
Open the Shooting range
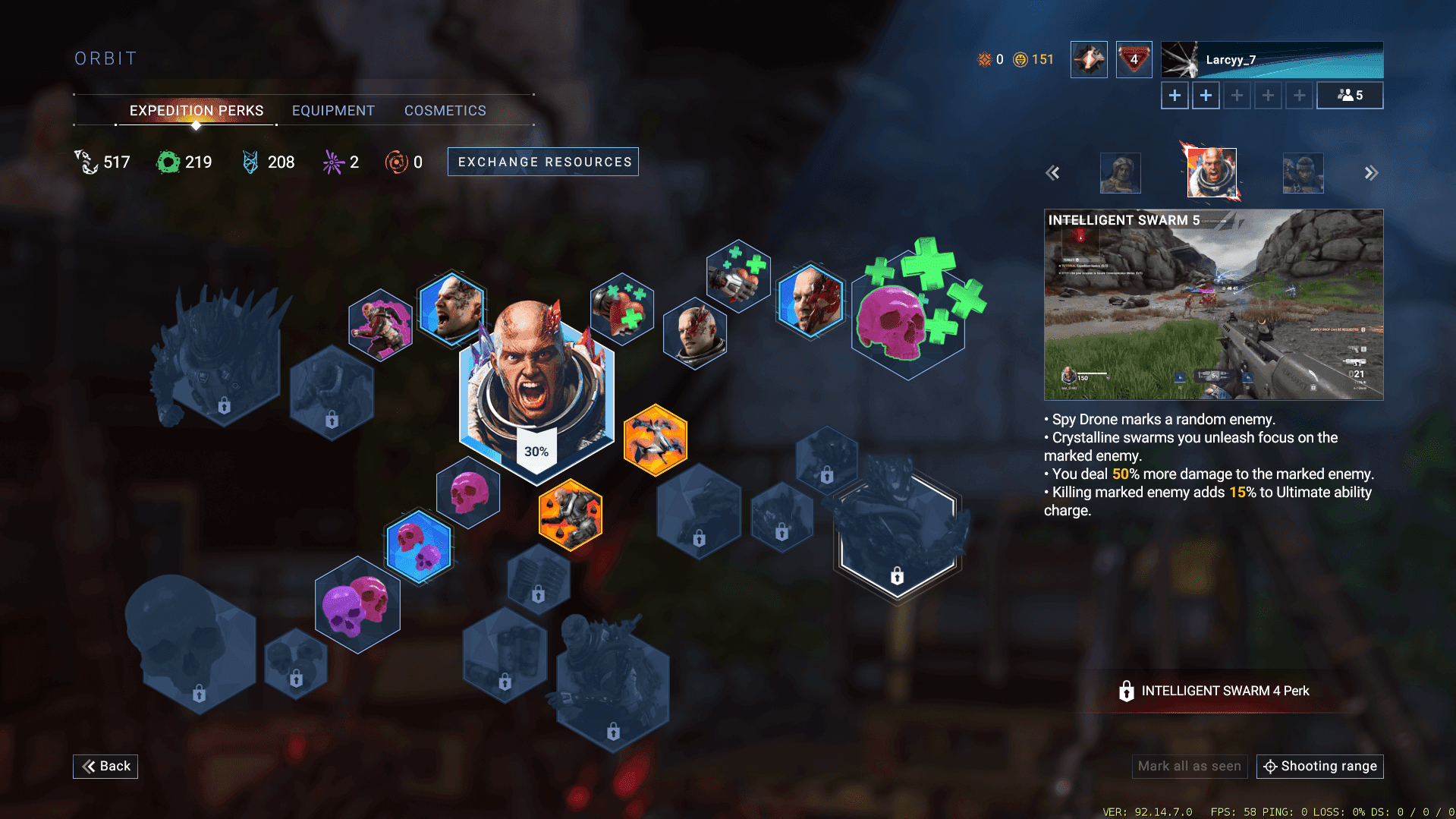point(1320,766)
